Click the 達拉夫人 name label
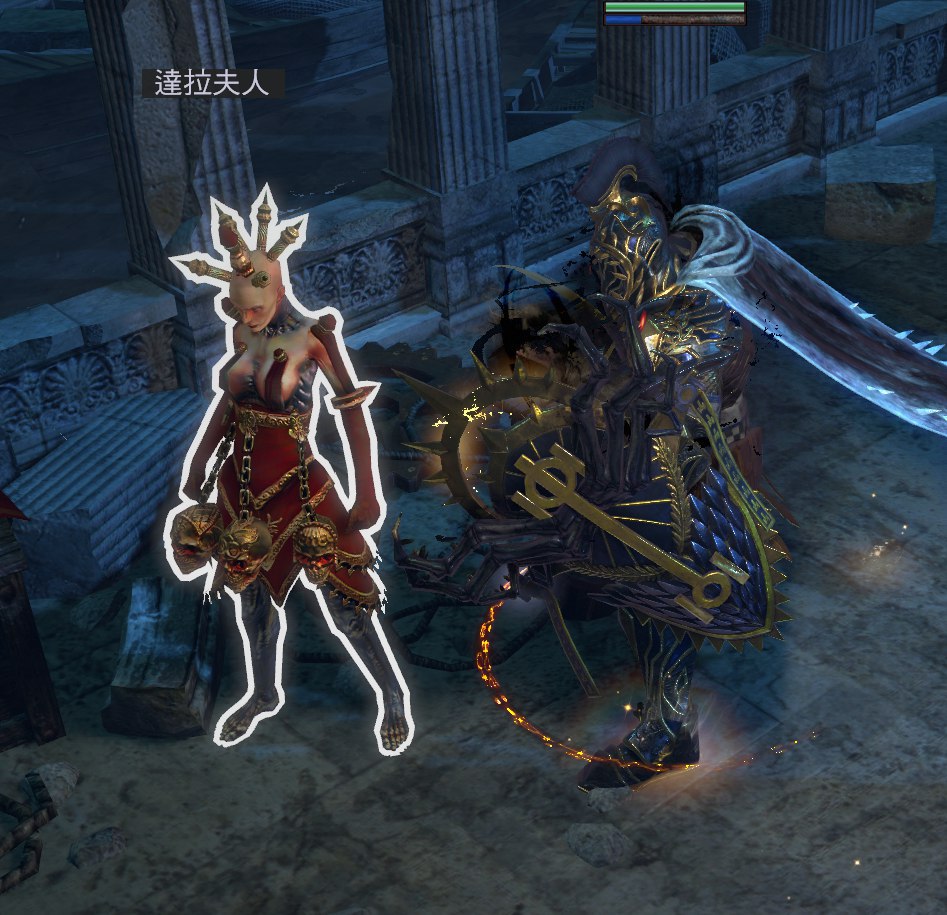 coord(213,83)
